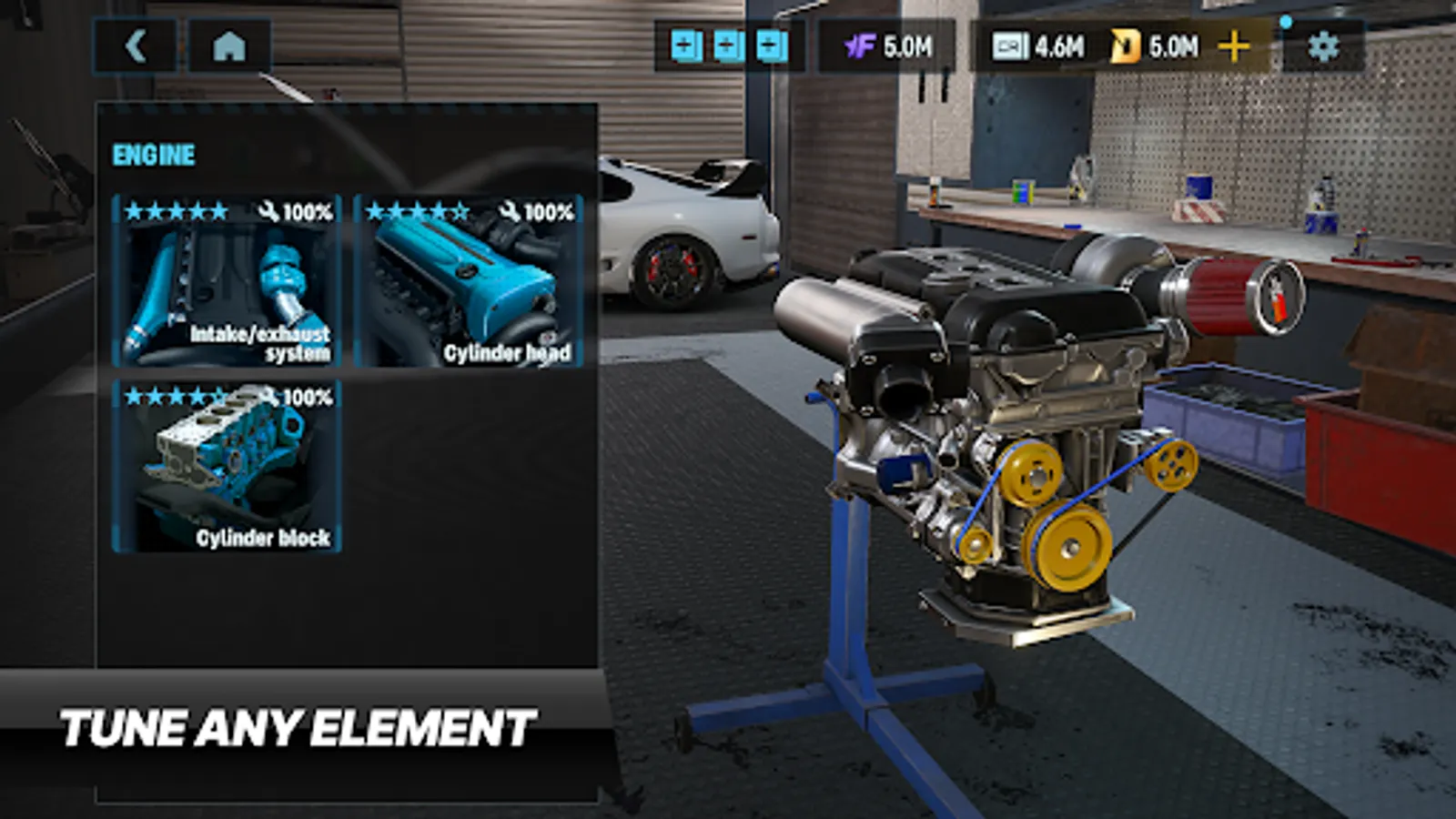Tap the third blue battery booster icon
This screenshot has width=1456, height=819.
click(769, 42)
